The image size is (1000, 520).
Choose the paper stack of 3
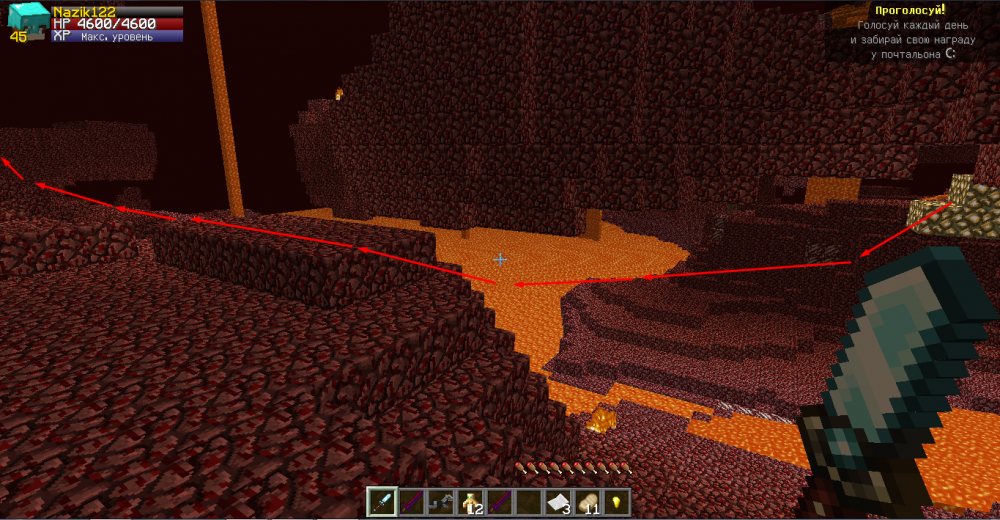557,501
